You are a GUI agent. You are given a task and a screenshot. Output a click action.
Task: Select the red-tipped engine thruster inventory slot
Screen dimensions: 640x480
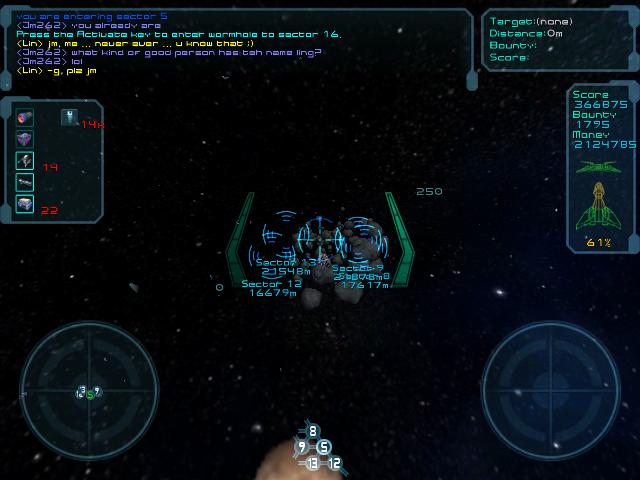25,116
